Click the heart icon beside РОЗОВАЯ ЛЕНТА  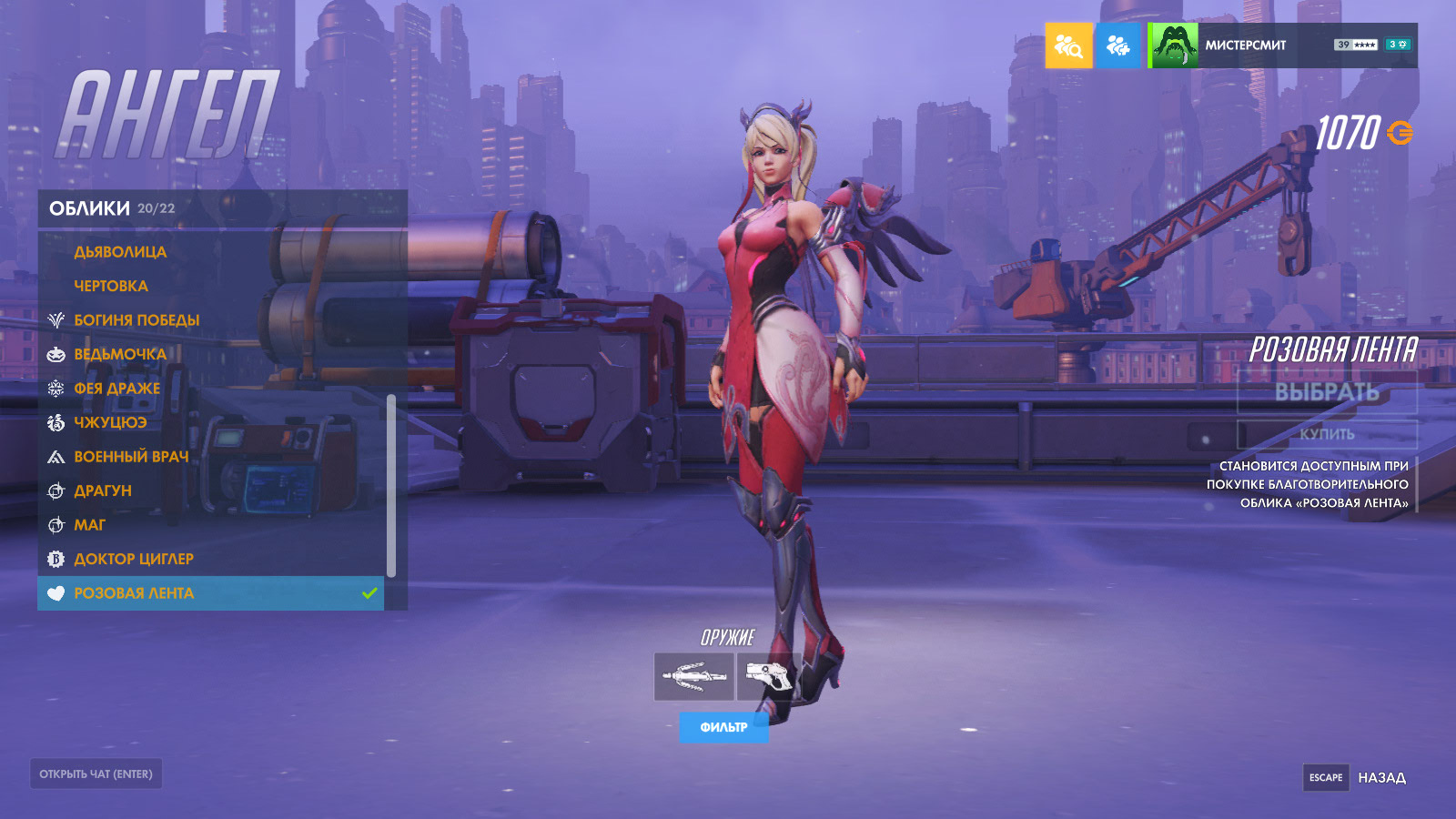click(56, 593)
